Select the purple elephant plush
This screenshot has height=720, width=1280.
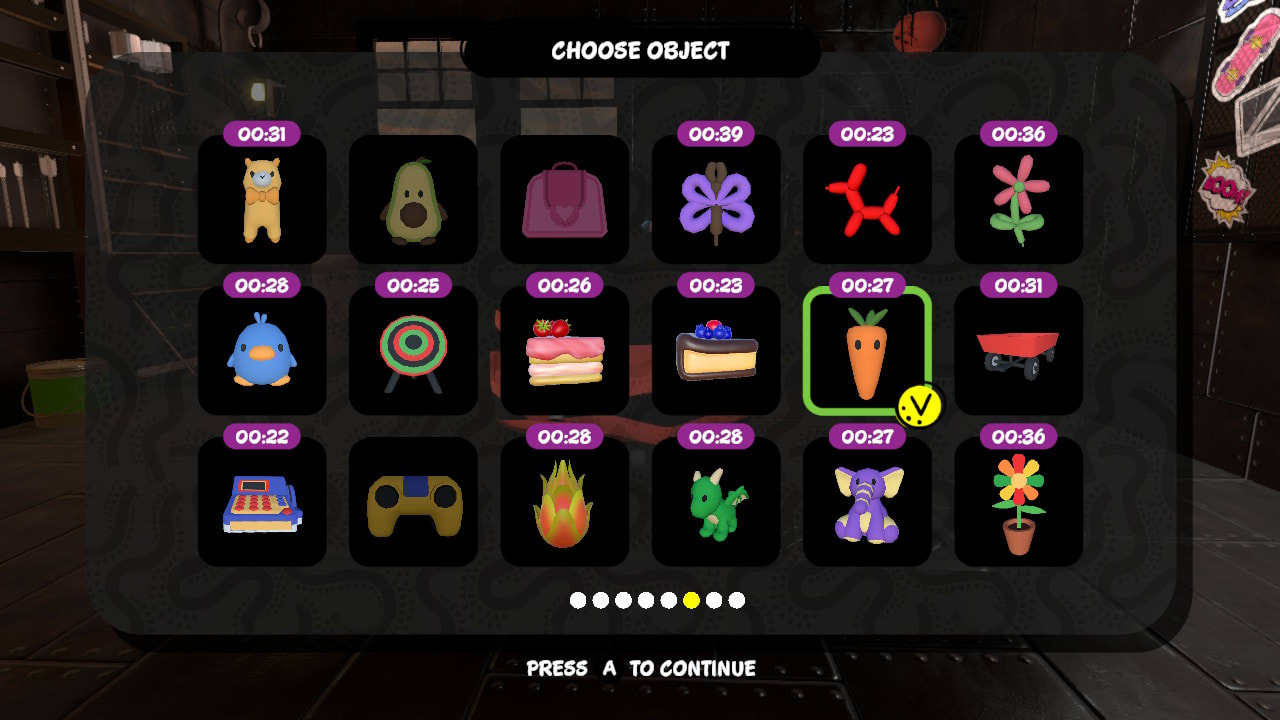[x=867, y=503]
